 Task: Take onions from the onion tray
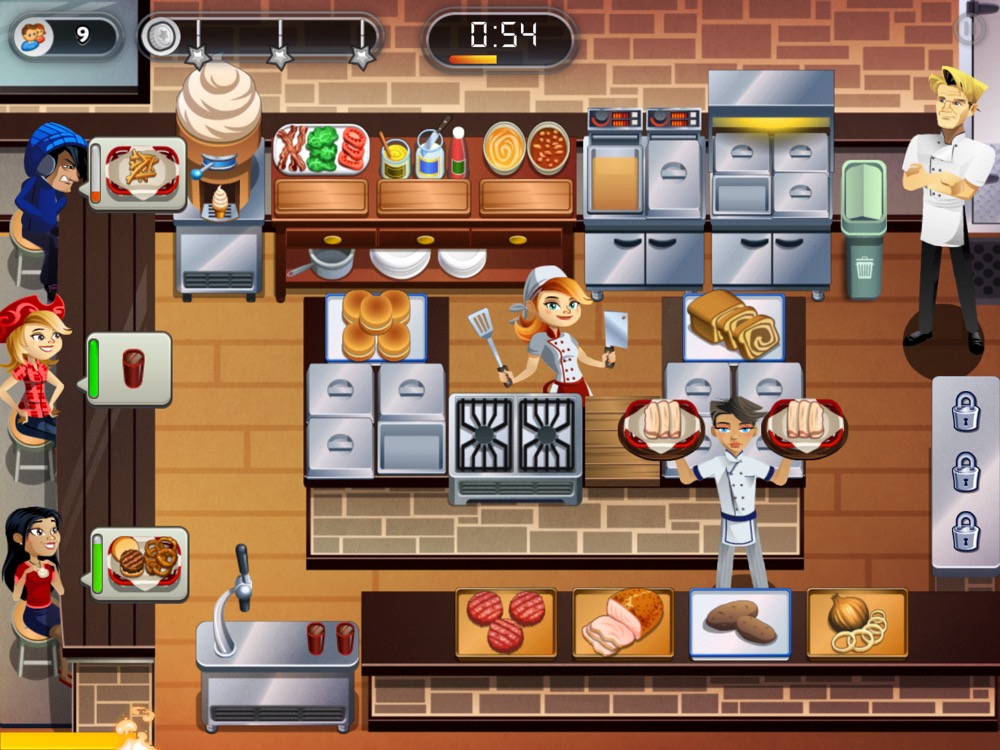pyautogui.click(x=857, y=622)
